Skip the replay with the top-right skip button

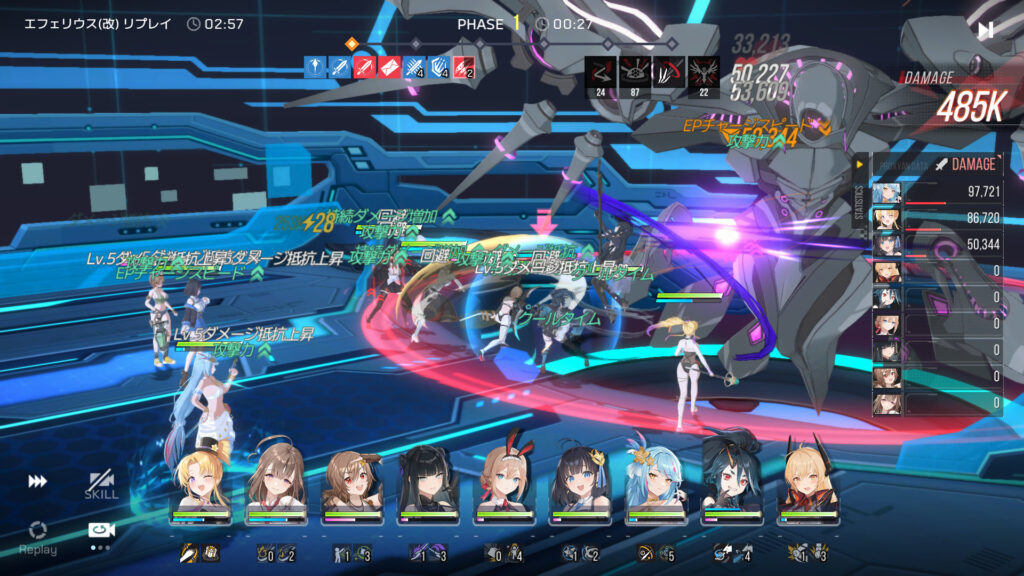986,30
